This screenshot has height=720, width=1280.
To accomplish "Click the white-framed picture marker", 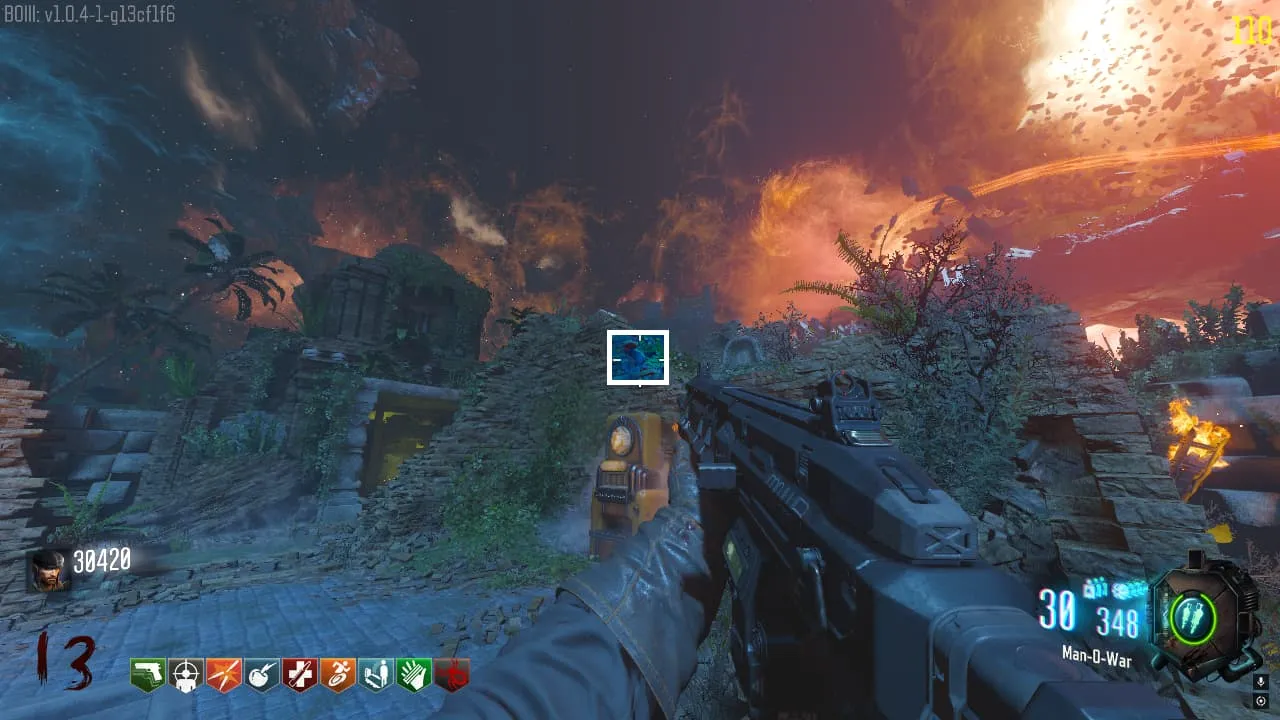I will (x=638, y=357).
